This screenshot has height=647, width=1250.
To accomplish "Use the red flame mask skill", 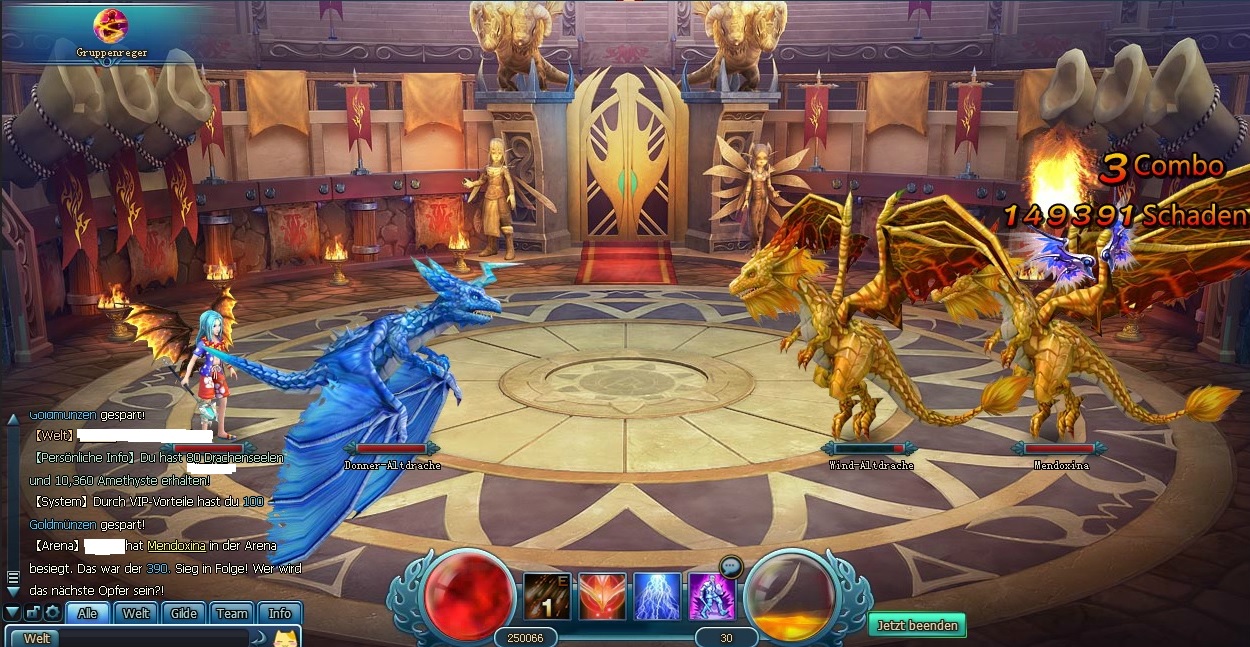I will click(x=602, y=596).
